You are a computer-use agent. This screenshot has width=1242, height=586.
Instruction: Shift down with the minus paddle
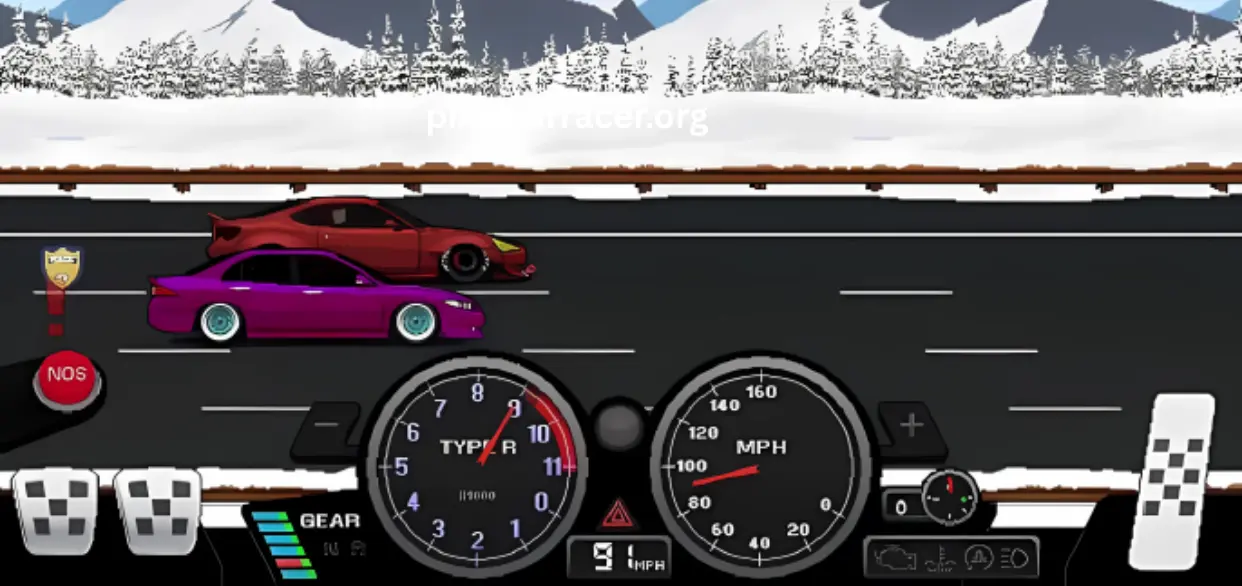point(327,425)
